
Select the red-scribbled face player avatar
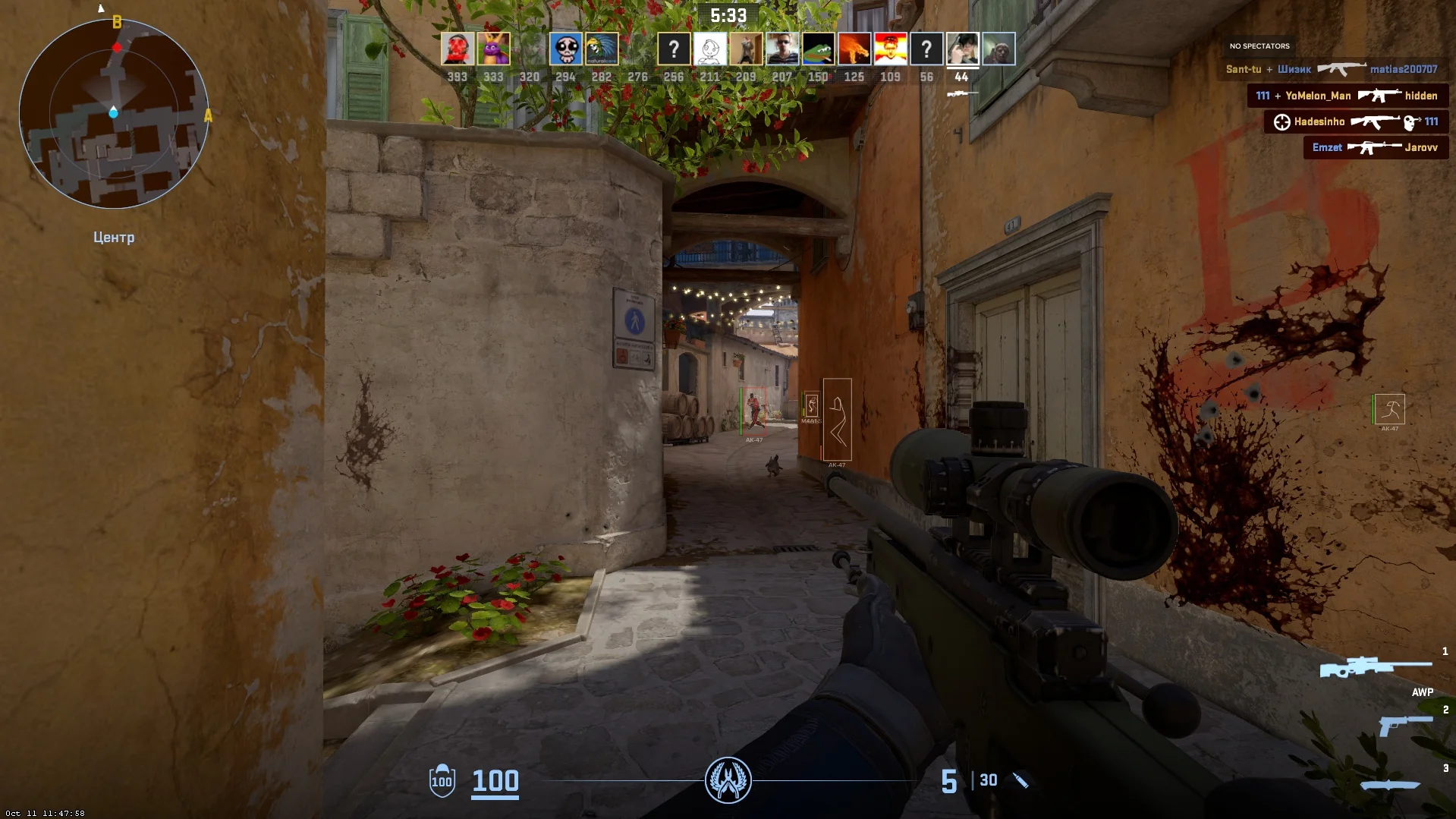click(458, 49)
